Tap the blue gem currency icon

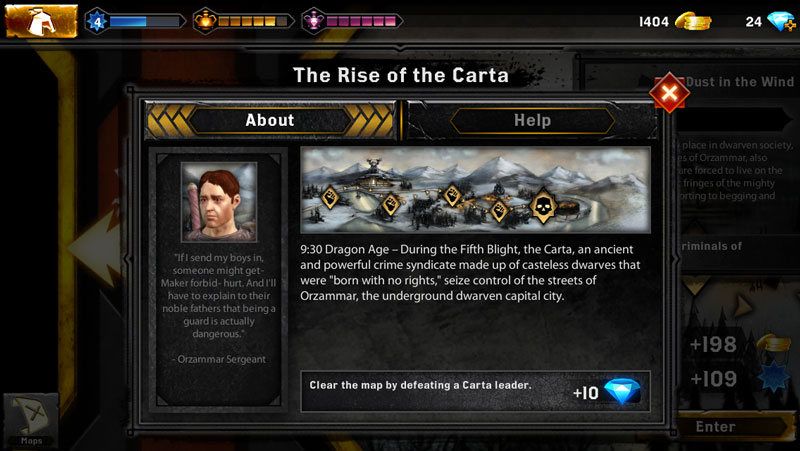click(x=780, y=21)
